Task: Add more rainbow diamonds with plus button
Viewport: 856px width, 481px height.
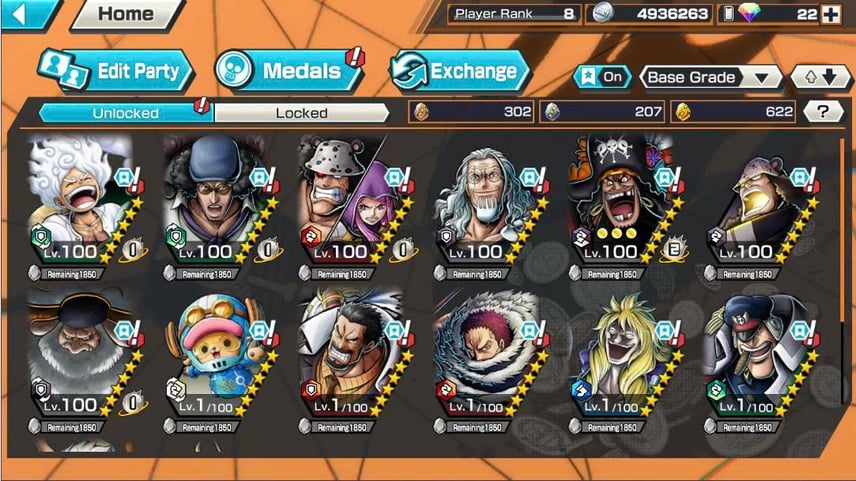Action: pos(829,14)
